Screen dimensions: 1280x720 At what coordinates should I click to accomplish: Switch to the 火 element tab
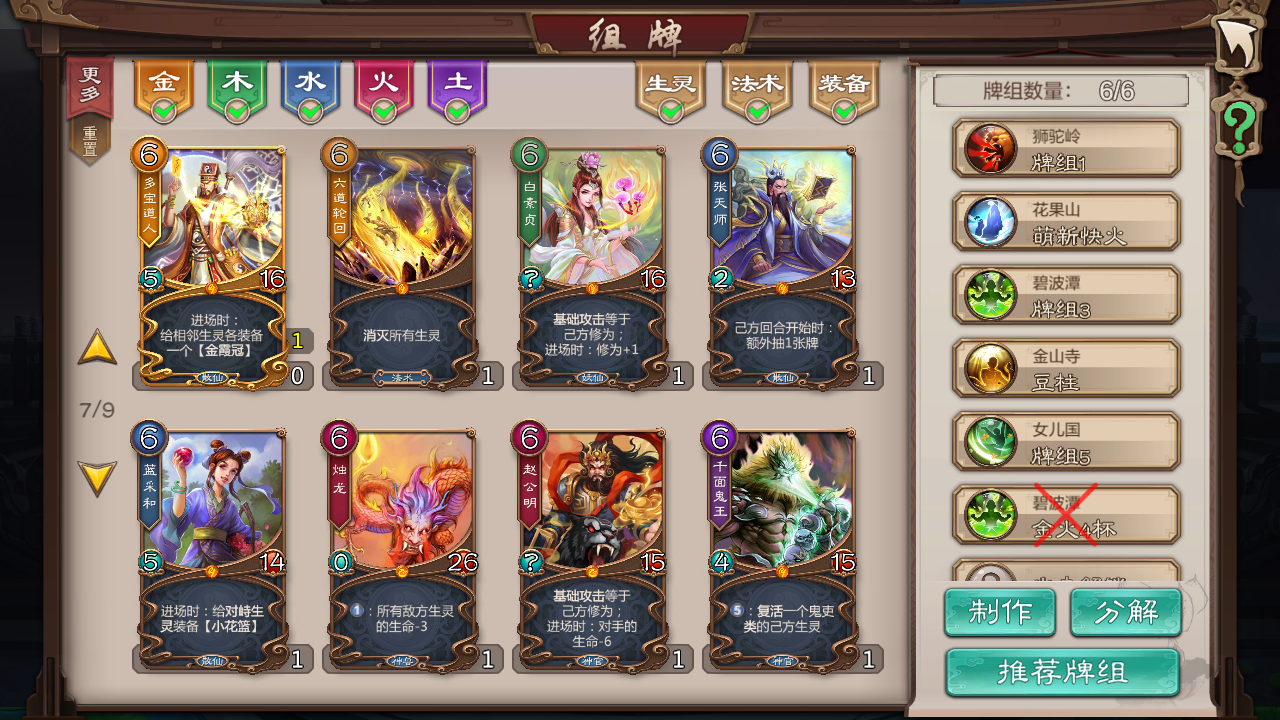pyautogui.click(x=385, y=82)
